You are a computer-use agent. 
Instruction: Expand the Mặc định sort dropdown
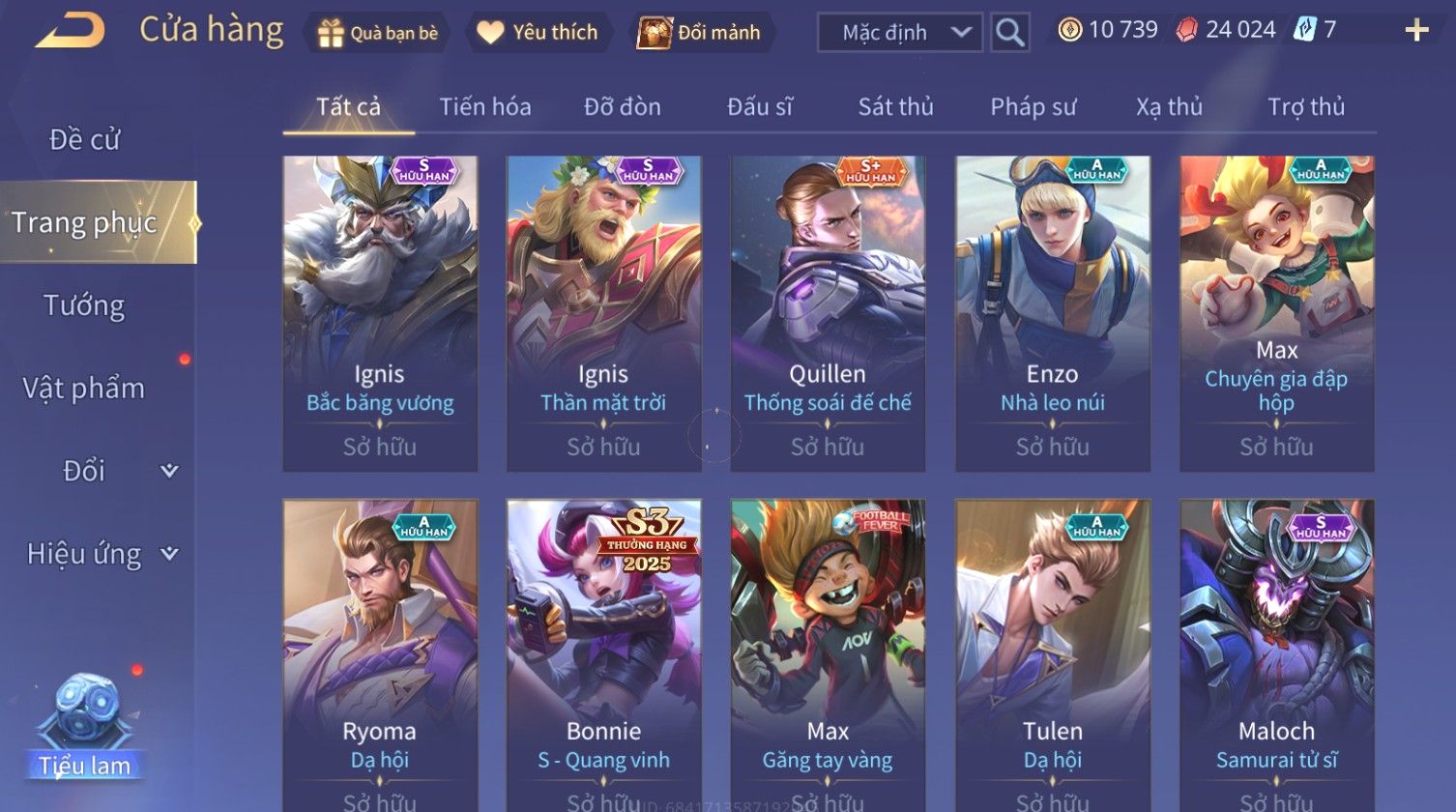coord(900,33)
